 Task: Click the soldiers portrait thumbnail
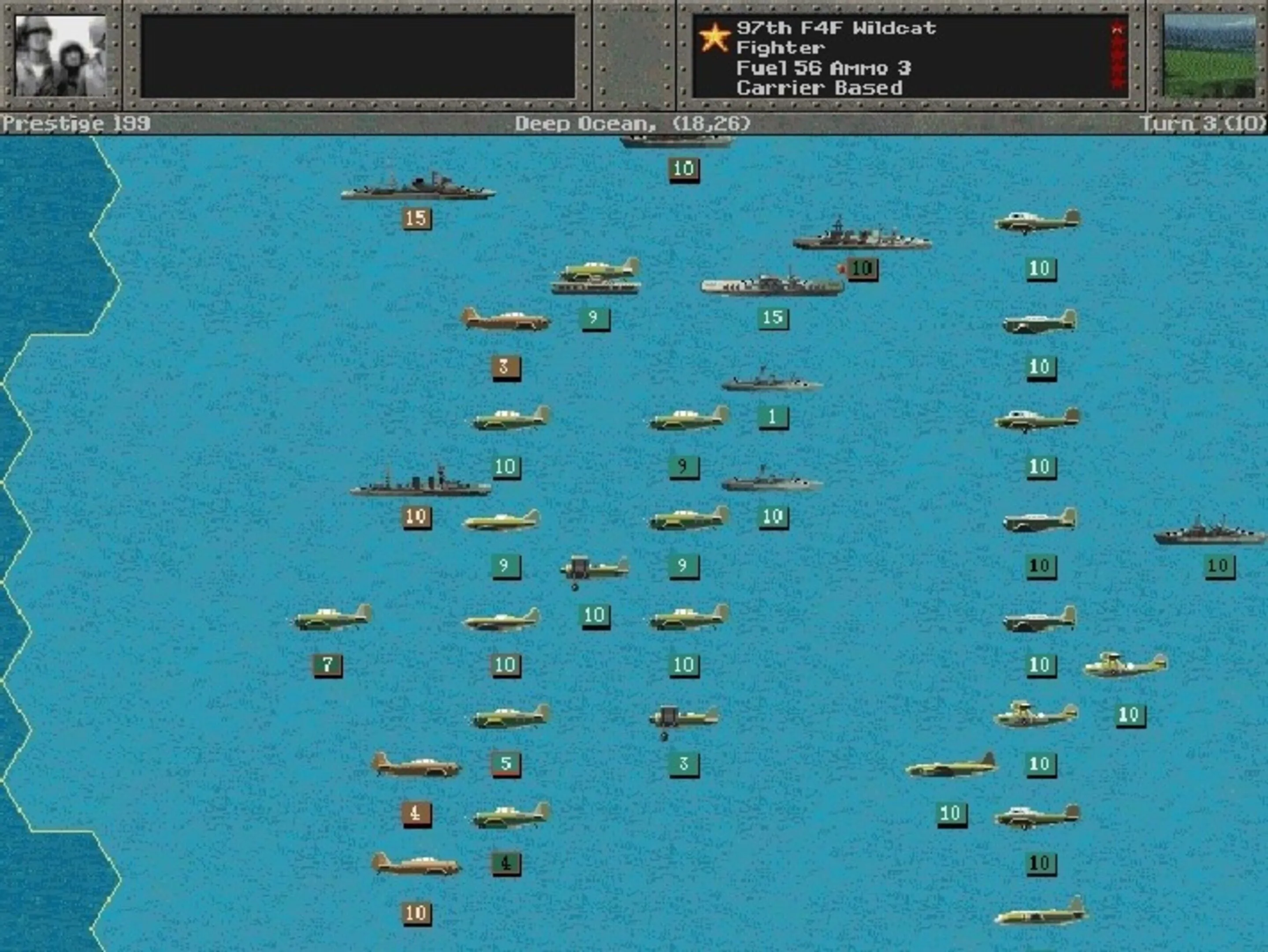tap(60, 56)
